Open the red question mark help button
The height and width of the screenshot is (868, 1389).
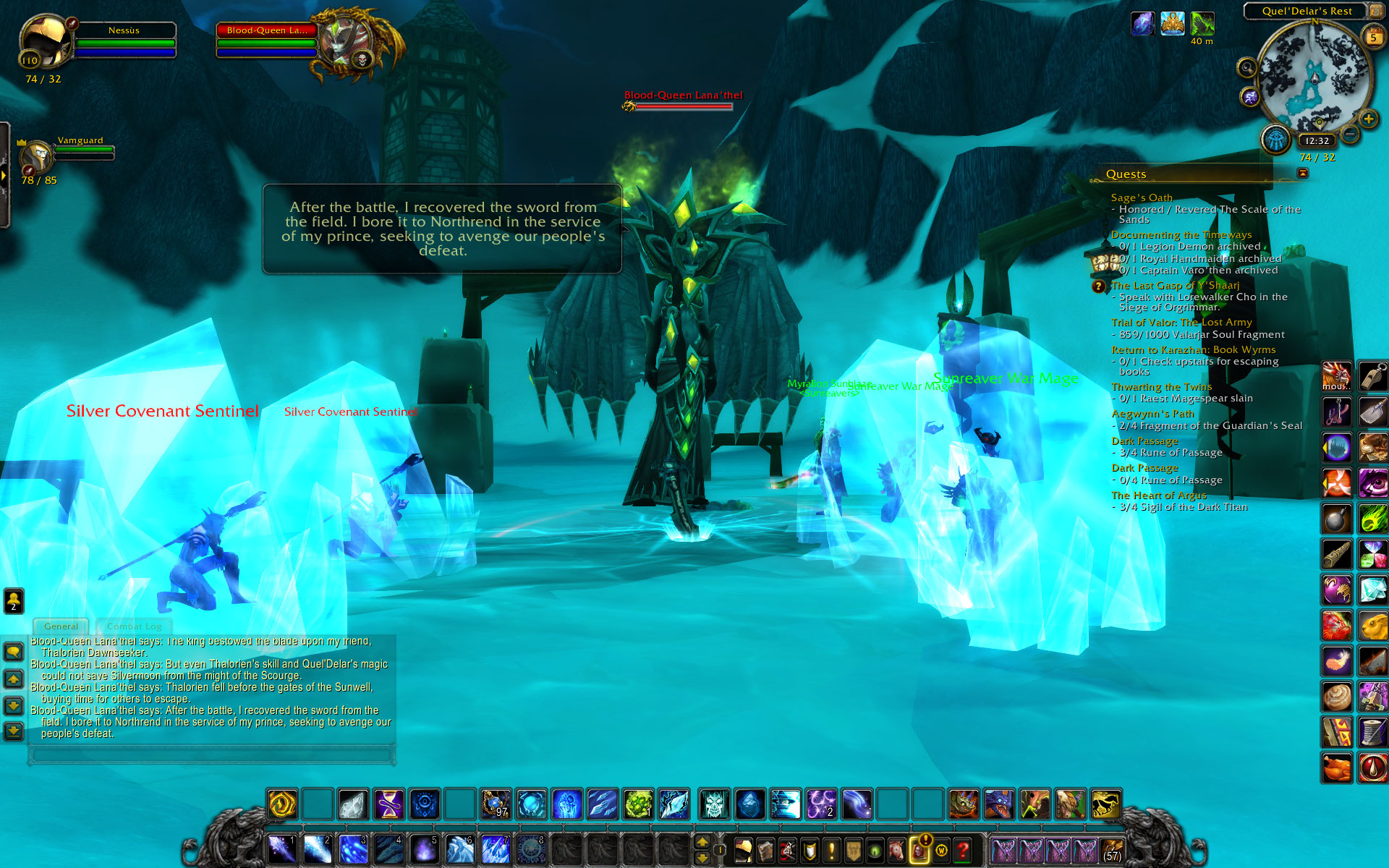pyautogui.click(x=962, y=851)
